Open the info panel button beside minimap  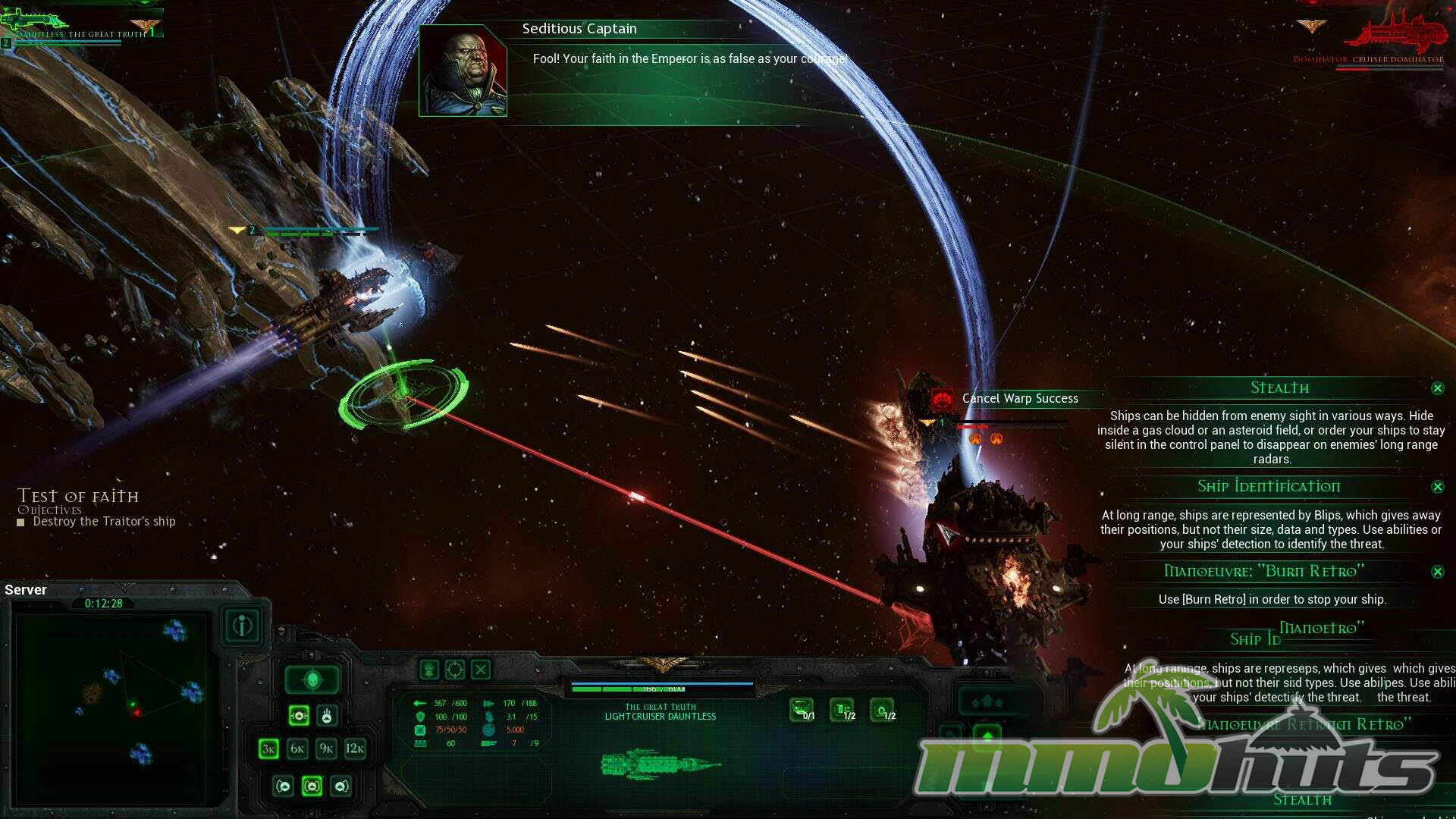[x=243, y=626]
